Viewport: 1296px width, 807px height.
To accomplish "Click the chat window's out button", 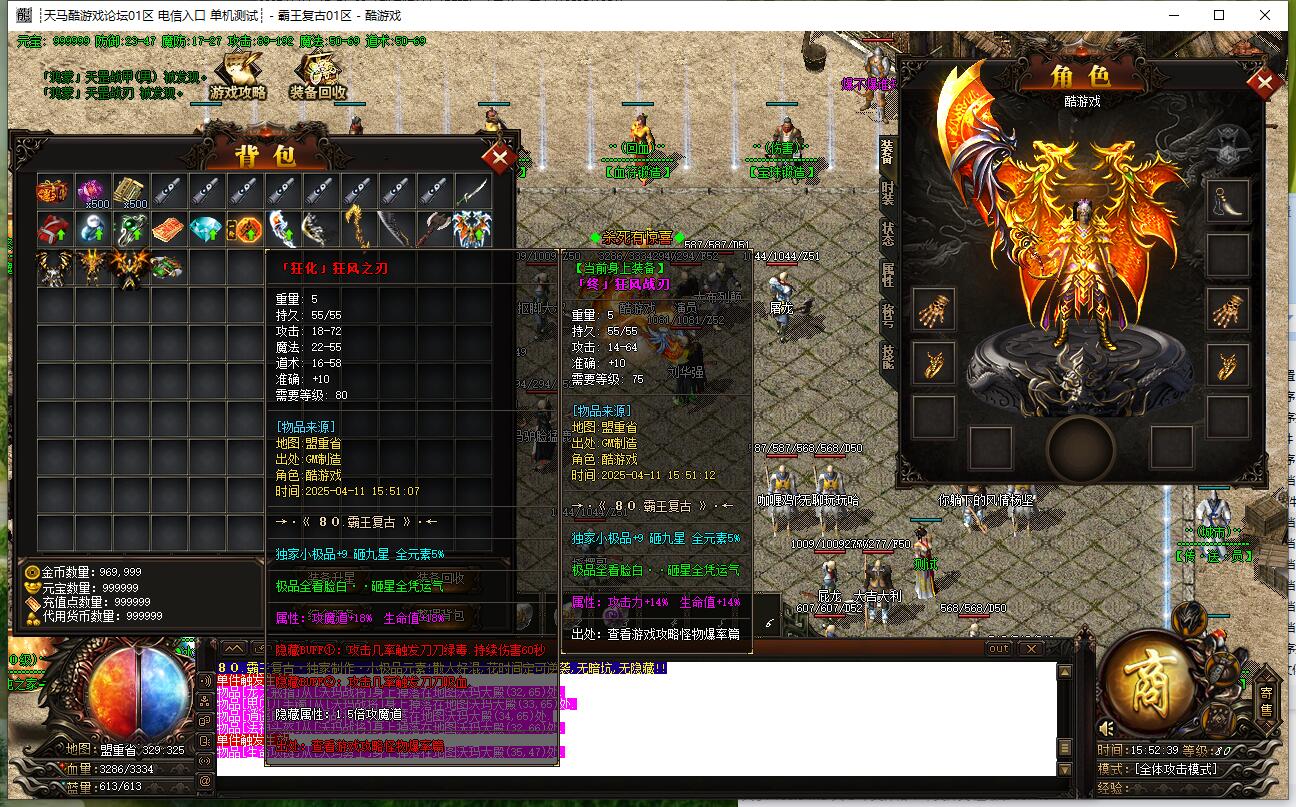I will pos(998,649).
